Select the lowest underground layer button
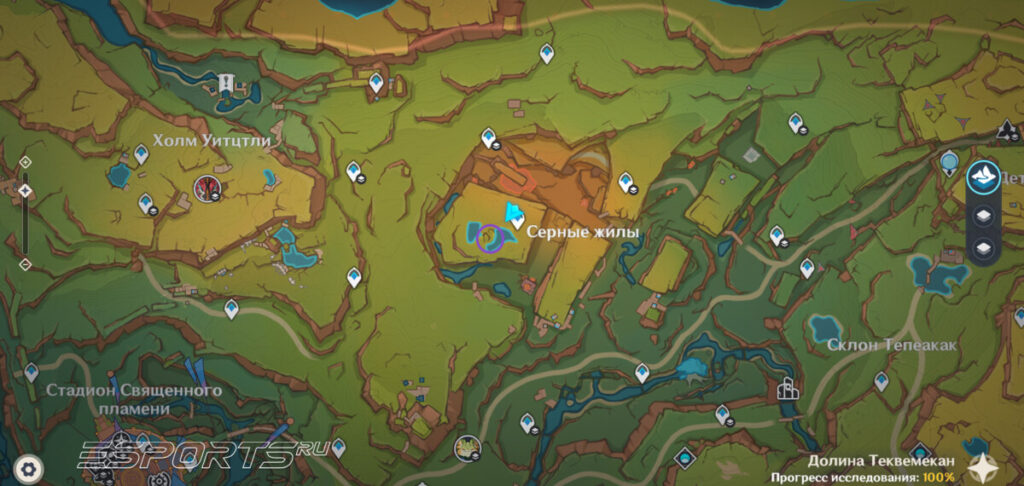Image resolution: width=1024 pixels, height=486 pixels. pyautogui.click(x=983, y=247)
